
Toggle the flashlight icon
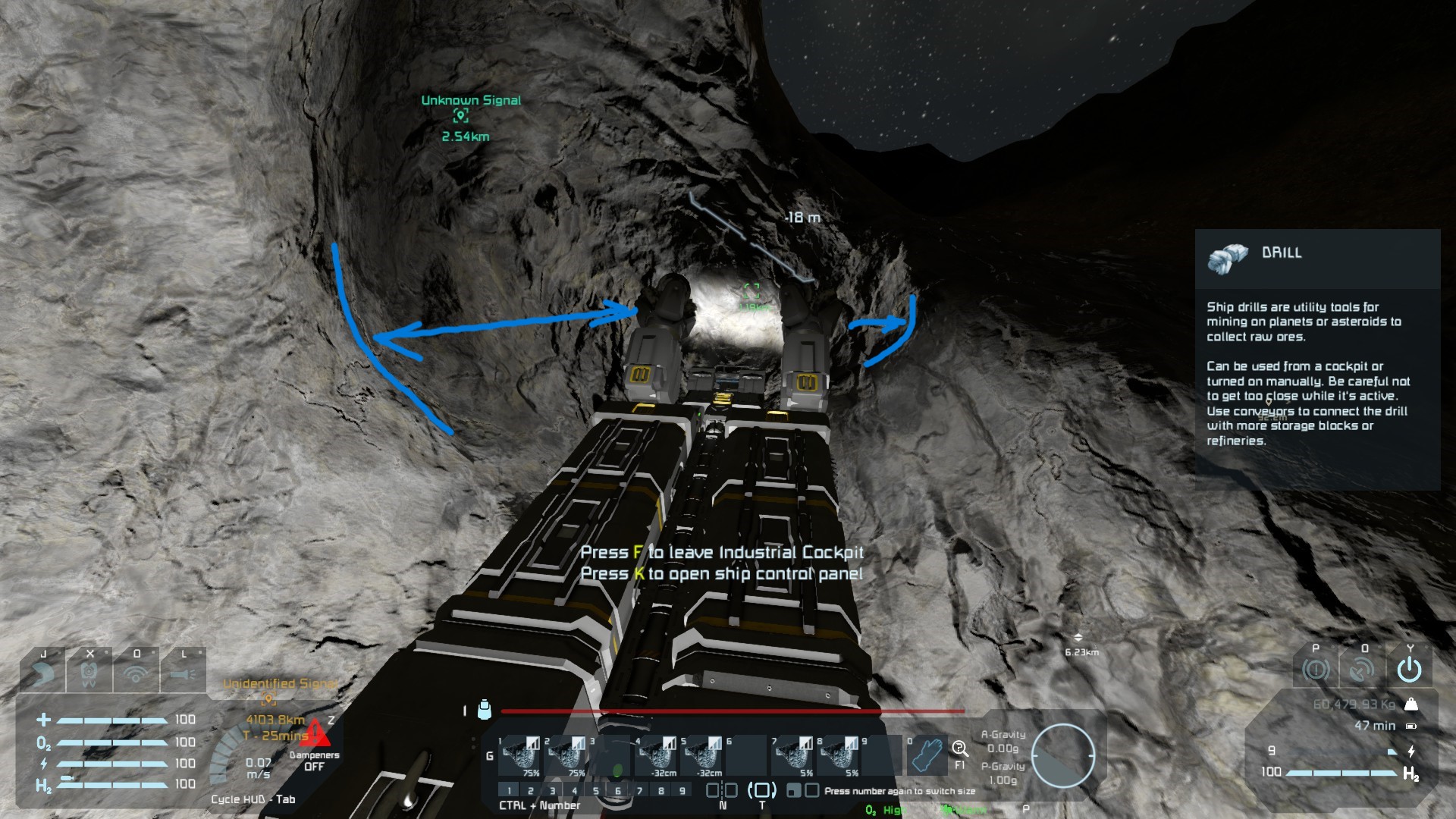[183, 673]
